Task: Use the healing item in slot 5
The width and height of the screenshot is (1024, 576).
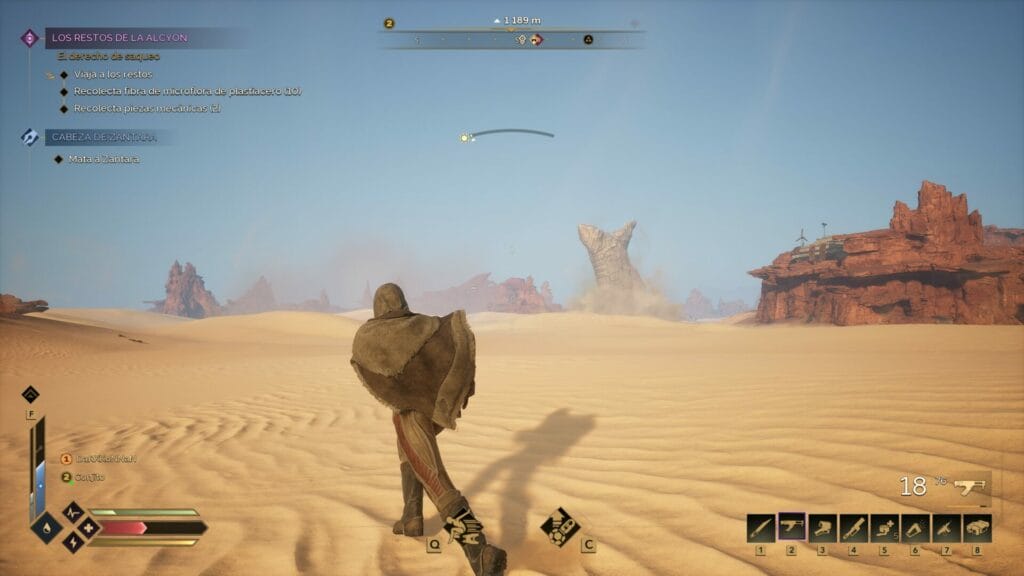Action: (885, 528)
